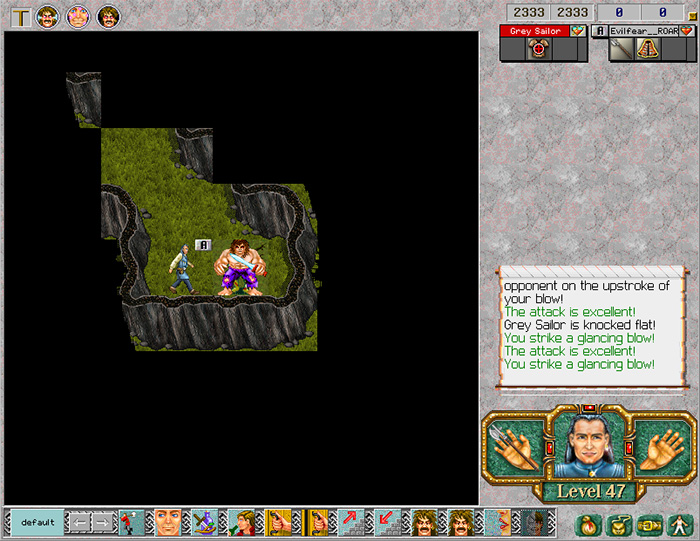This screenshot has height=541, width=700.
Task: Open the money bag inventory button
Action: click(588, 522)
